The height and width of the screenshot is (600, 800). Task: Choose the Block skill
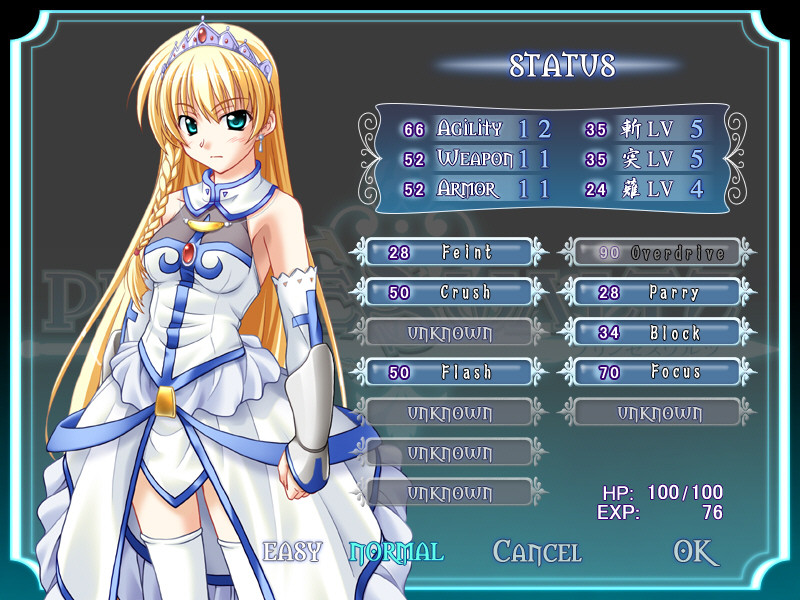point(656,333)
